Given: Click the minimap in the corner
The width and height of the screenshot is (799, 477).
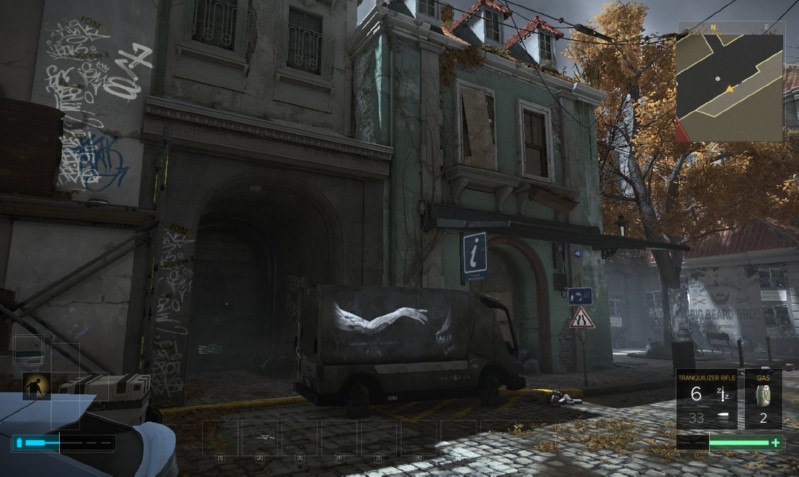Looking at the screenshot, I should coord(730,85).
